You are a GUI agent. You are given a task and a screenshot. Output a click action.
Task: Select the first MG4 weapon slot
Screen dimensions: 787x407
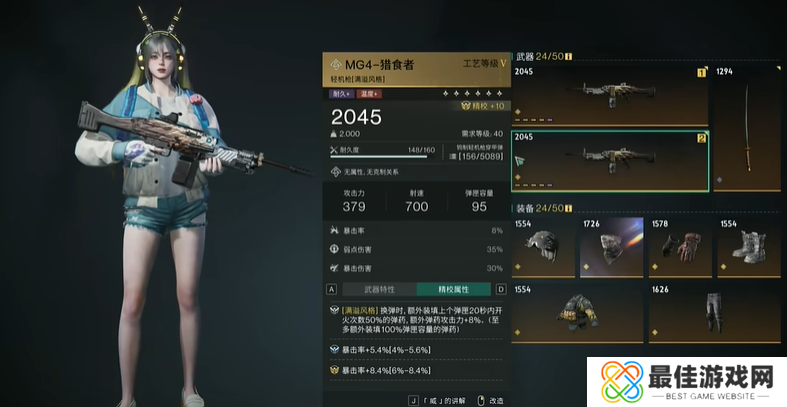coord(610,94)
